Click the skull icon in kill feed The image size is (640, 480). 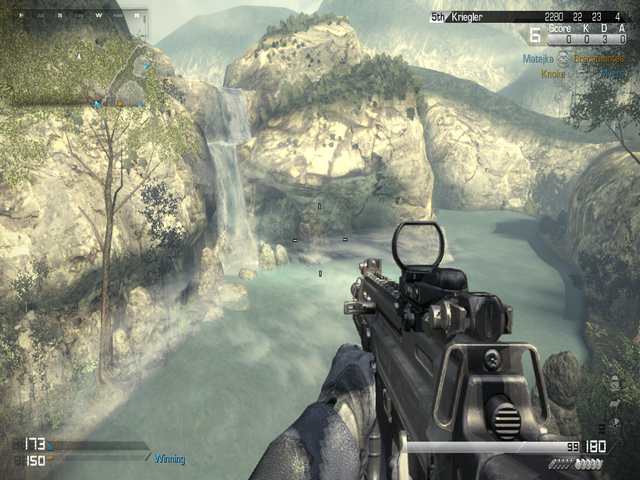(x=562, y=61)
